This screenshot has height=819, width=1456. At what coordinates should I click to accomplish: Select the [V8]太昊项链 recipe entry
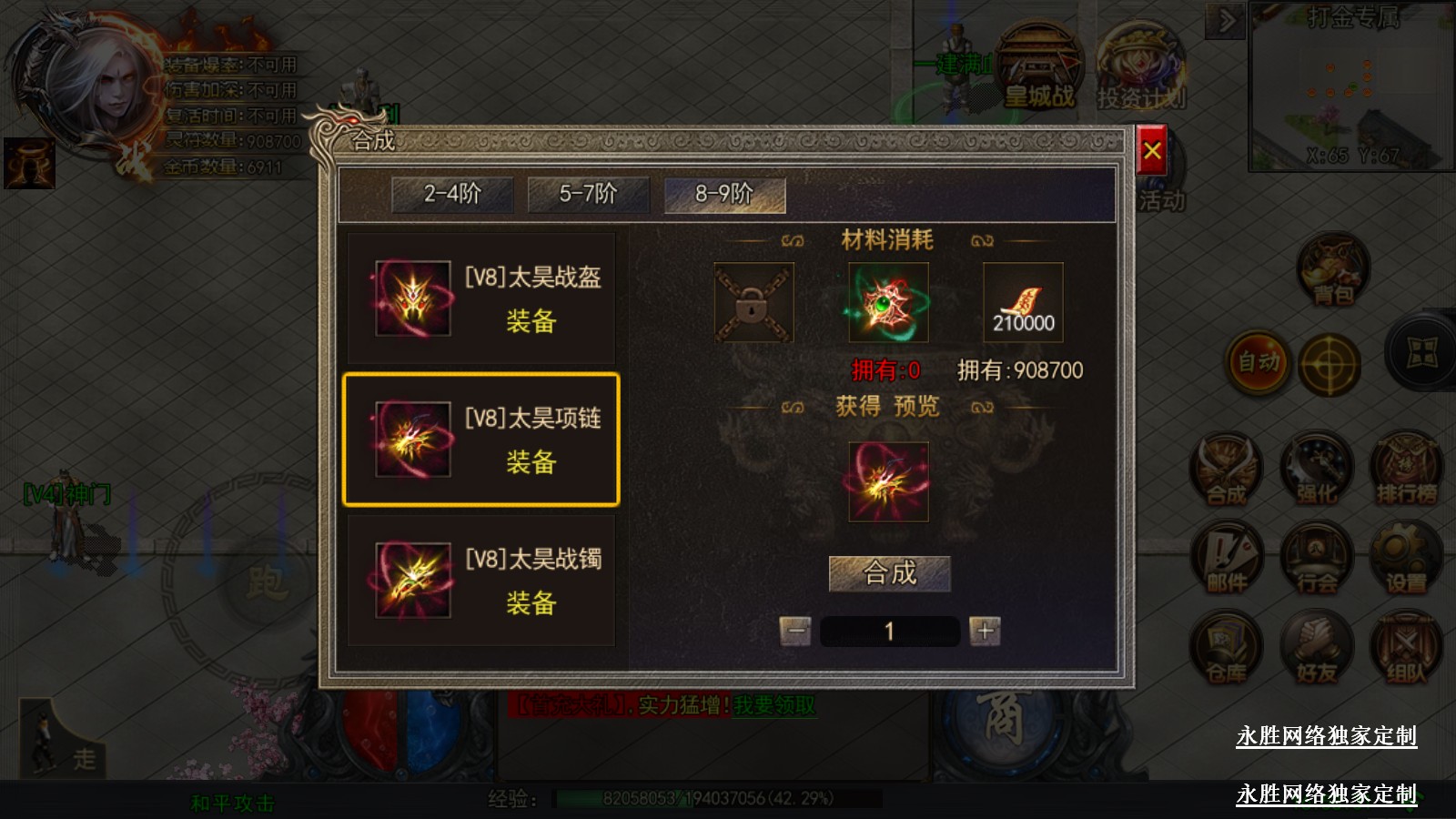tap(481, 440)
